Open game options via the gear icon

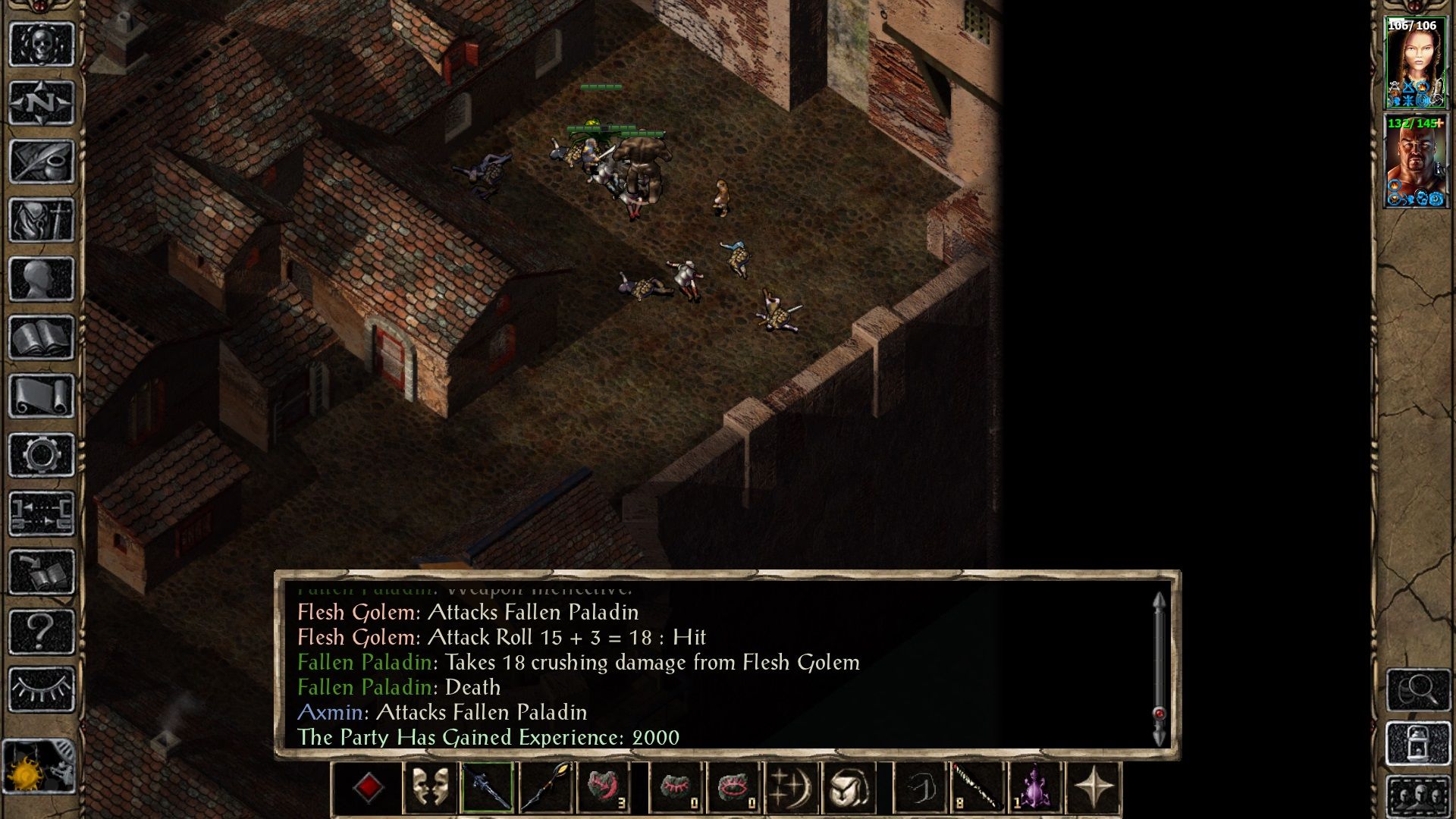pos(42,455)
